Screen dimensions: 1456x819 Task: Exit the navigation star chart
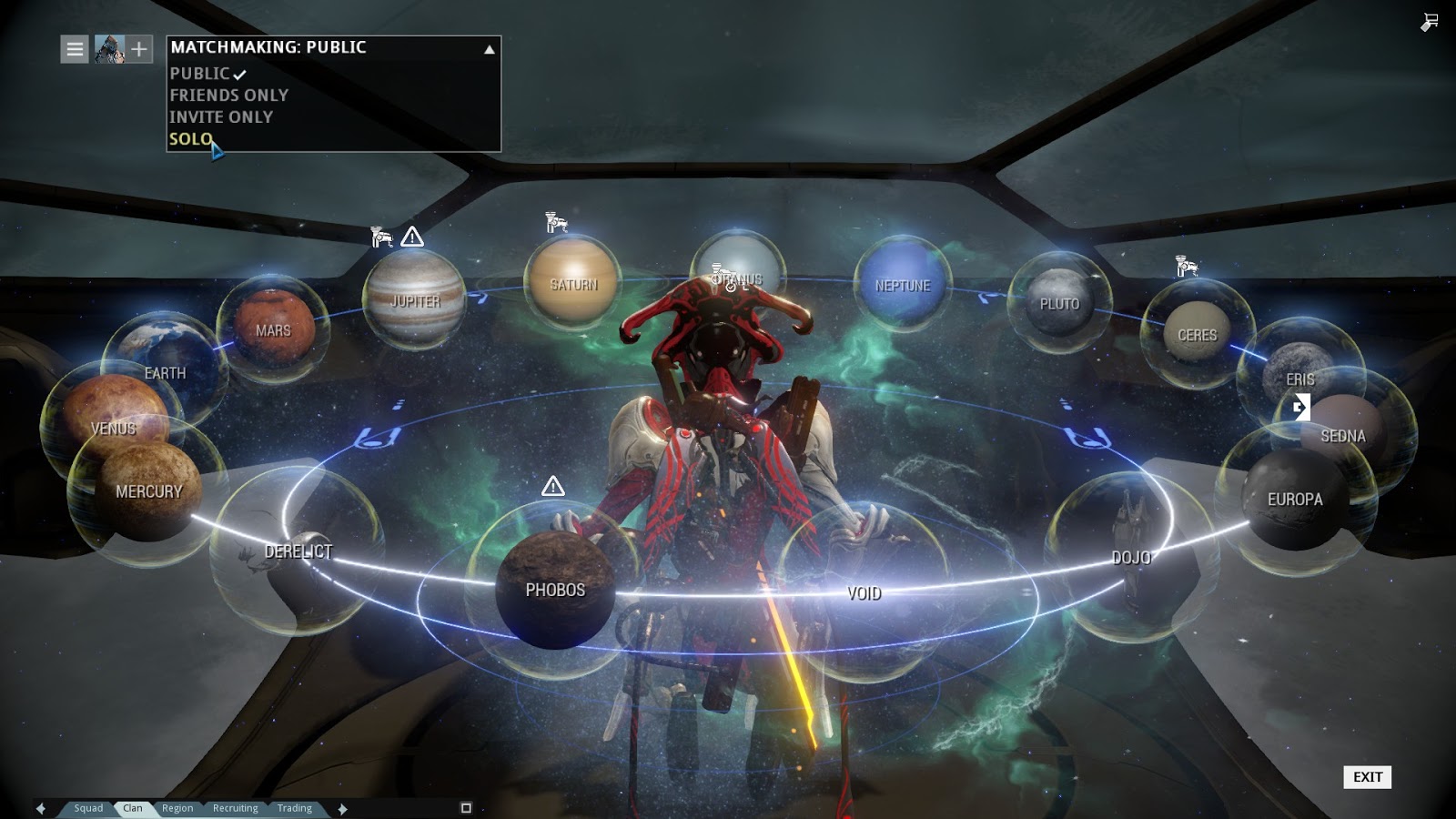click(x=1367, y=777)
